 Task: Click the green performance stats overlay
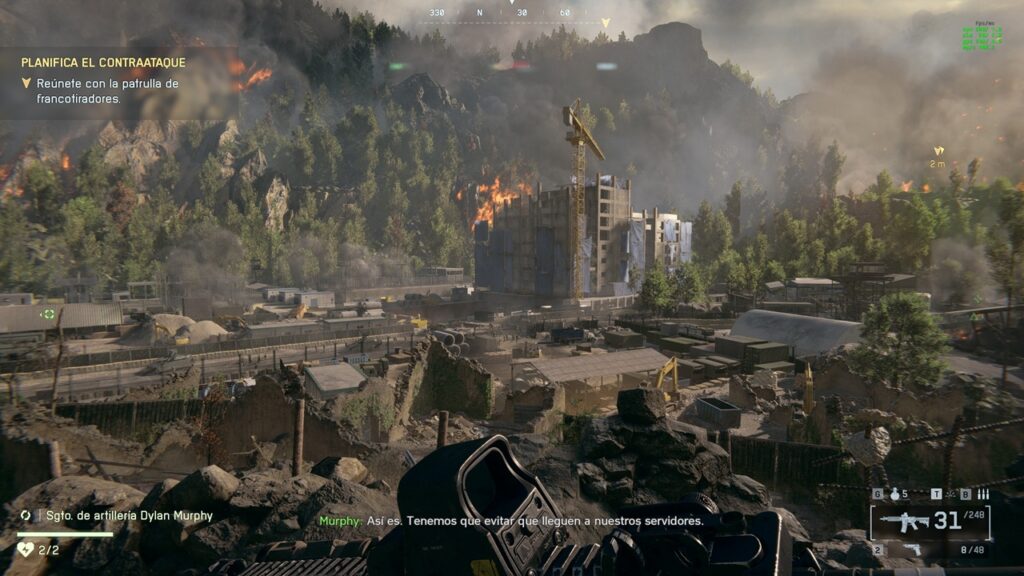[x=982, y=37]
